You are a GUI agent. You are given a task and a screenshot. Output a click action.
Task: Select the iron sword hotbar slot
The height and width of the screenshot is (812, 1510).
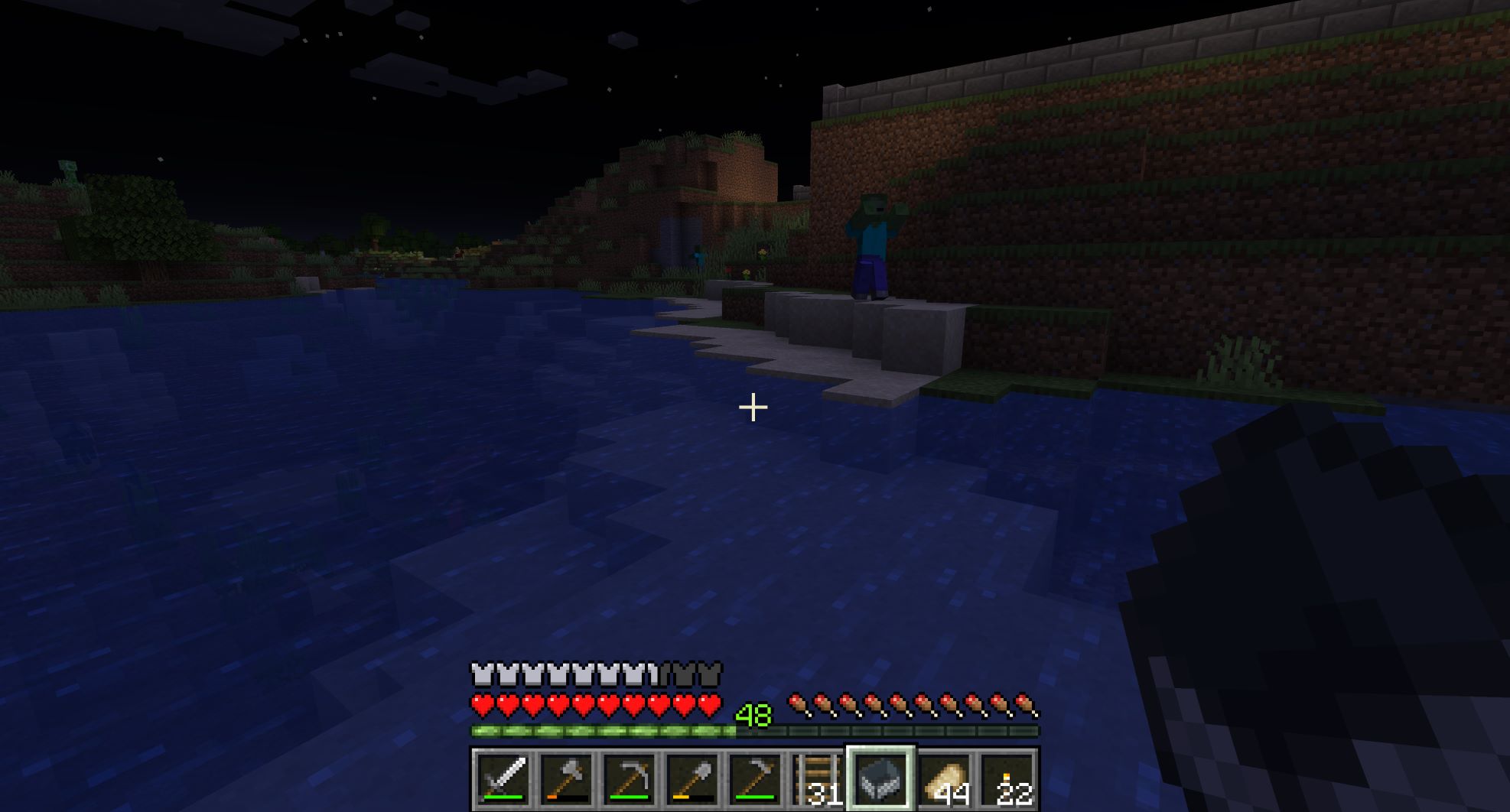[x=503, y=779]
